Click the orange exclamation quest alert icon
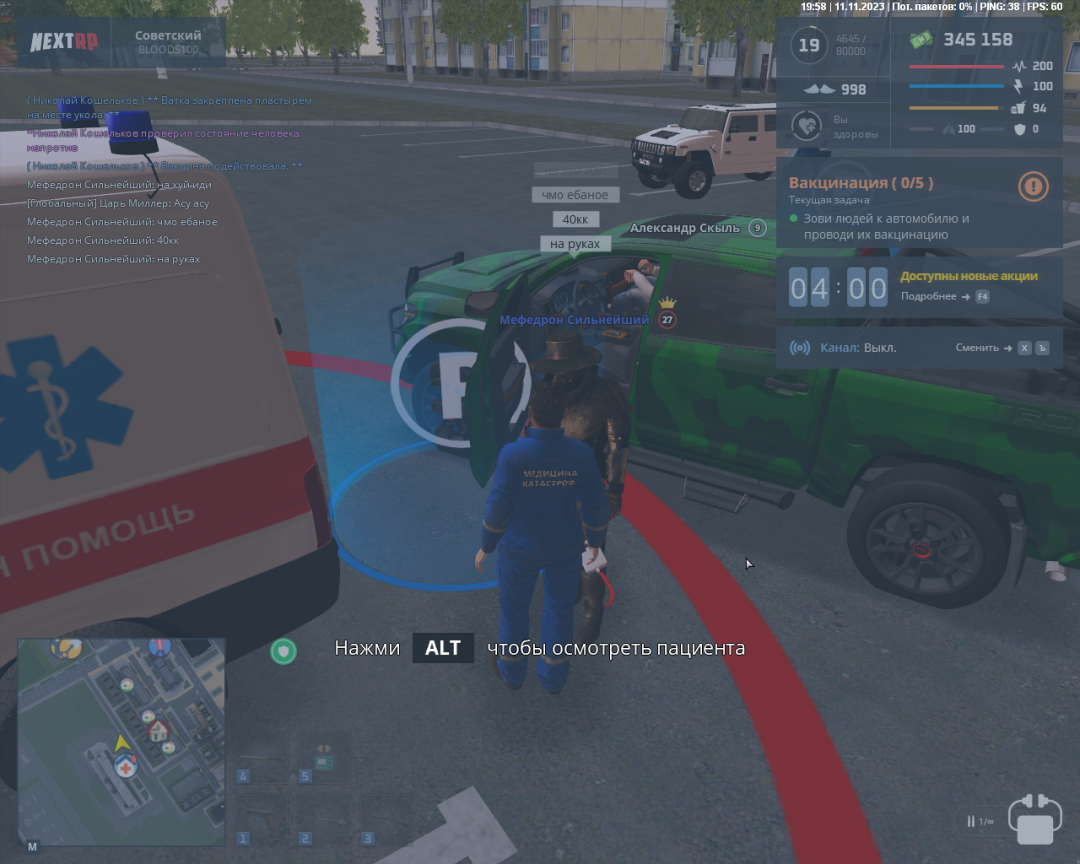 click(1033, 185)
